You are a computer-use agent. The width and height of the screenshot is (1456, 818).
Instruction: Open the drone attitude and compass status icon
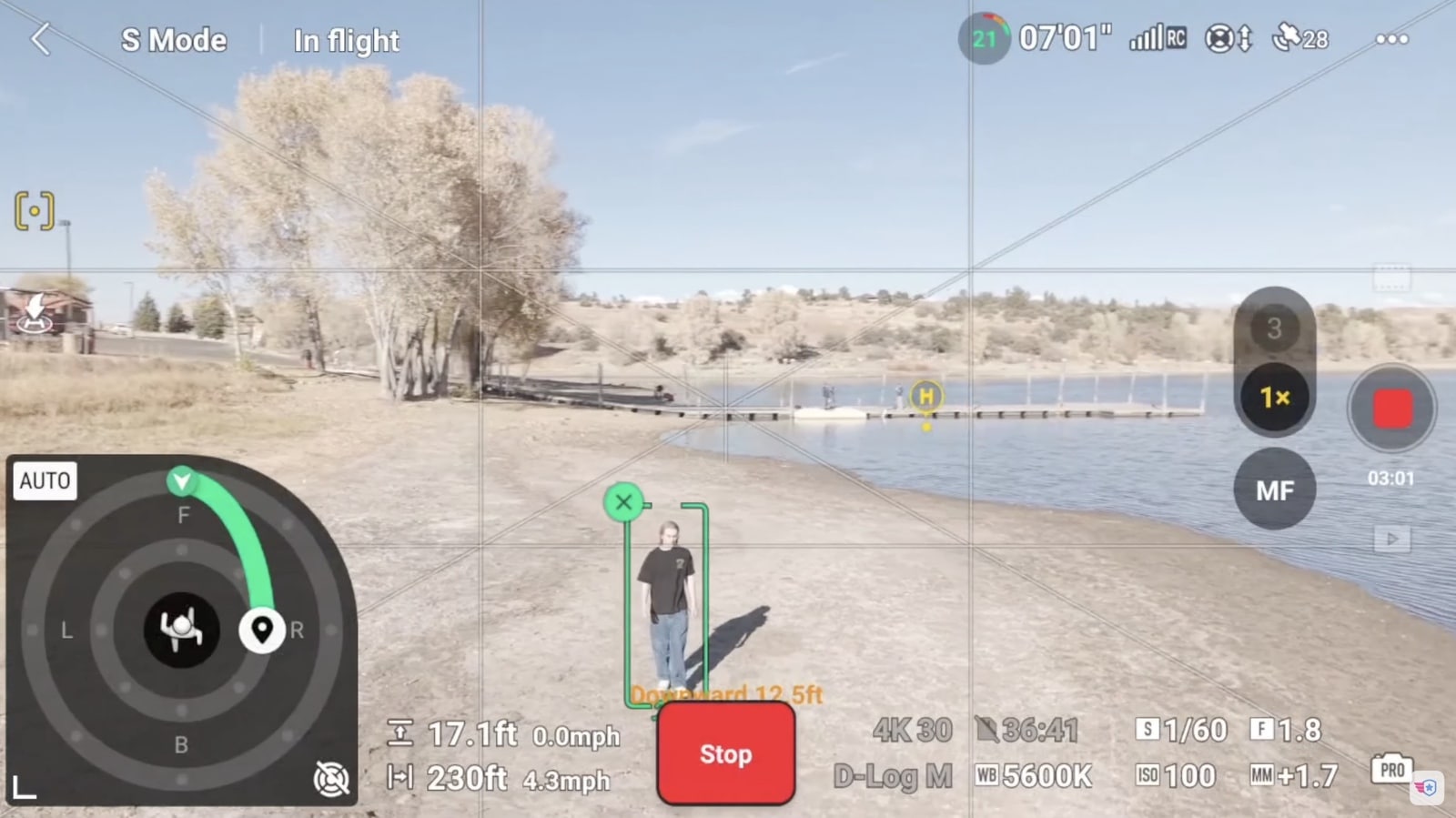pos(1227,39)
